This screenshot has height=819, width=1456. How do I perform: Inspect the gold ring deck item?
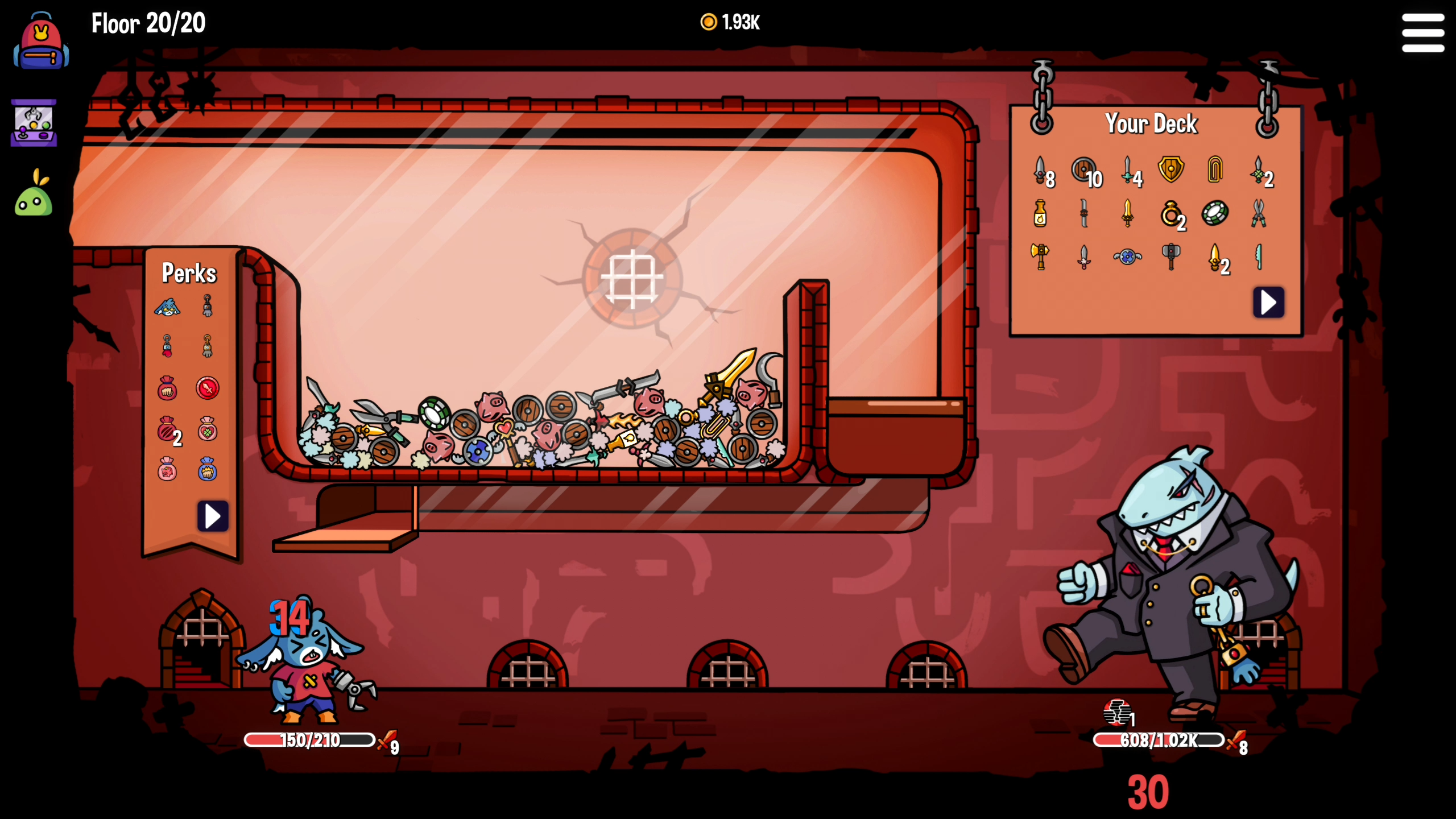pos(1170,213)
